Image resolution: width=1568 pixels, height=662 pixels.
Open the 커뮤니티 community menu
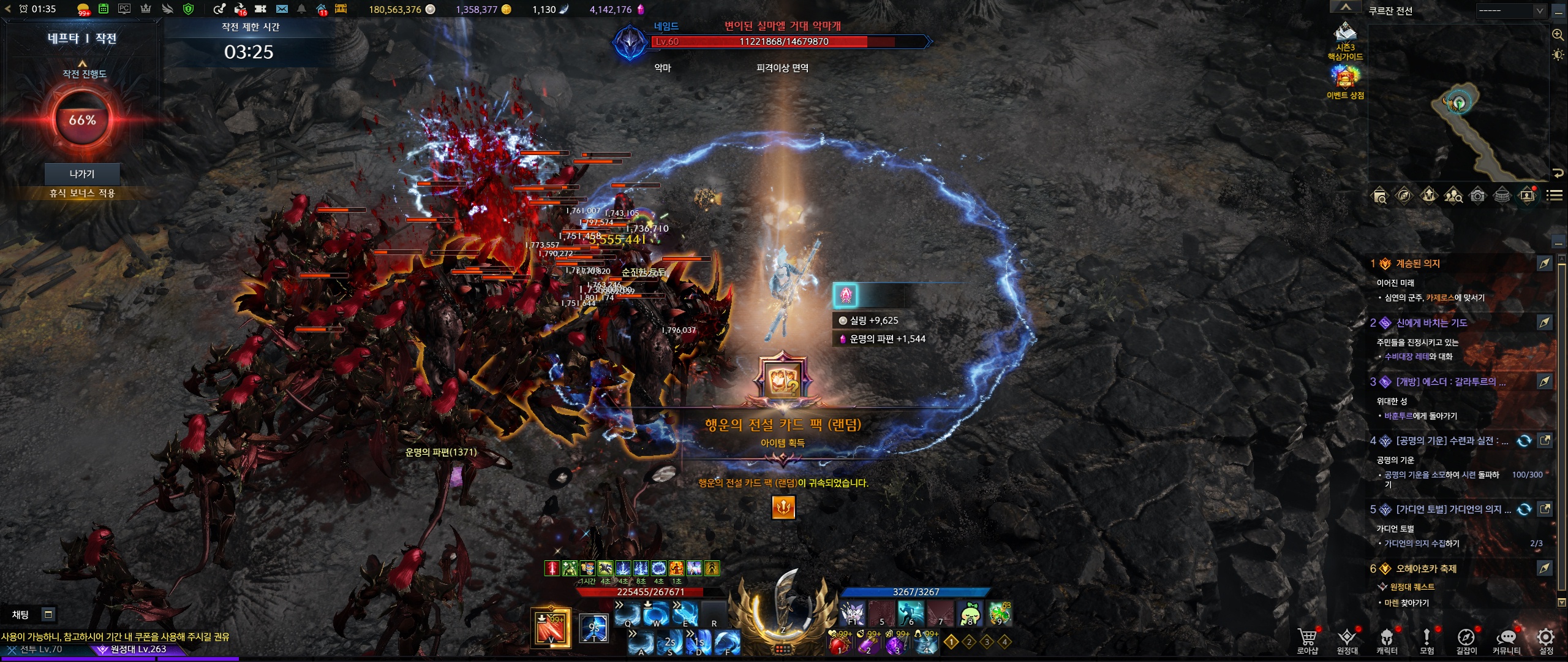click(x=1506, y=640)
